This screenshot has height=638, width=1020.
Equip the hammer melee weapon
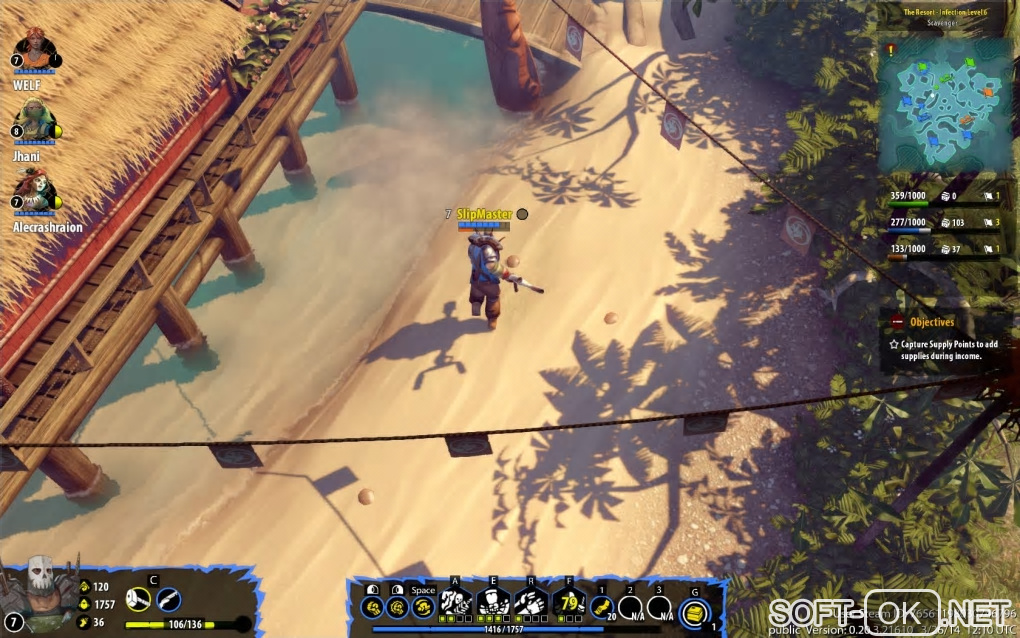click(x=139, y=598)
